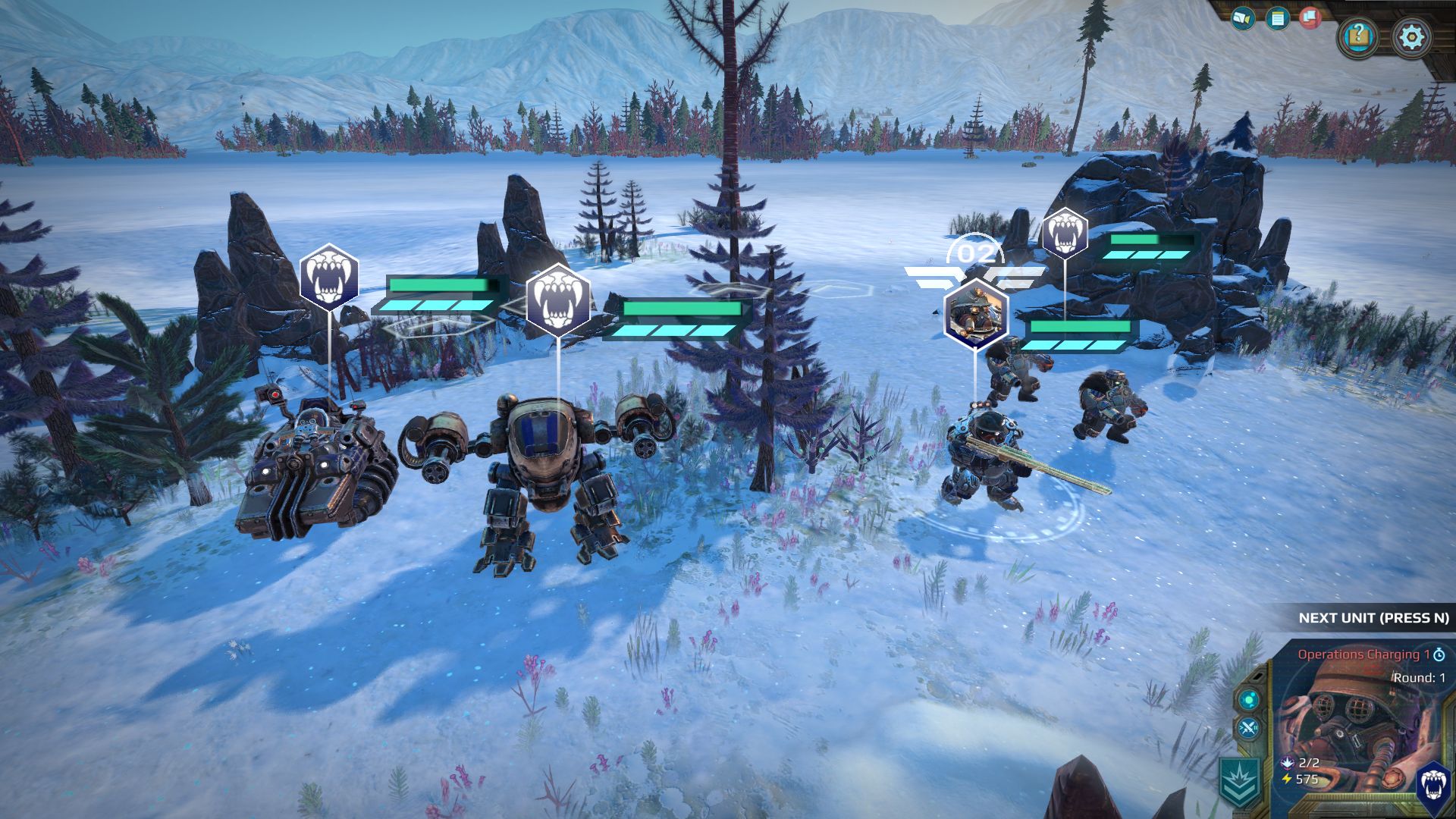Open the yellow notes list icon

pos(1277,17)
